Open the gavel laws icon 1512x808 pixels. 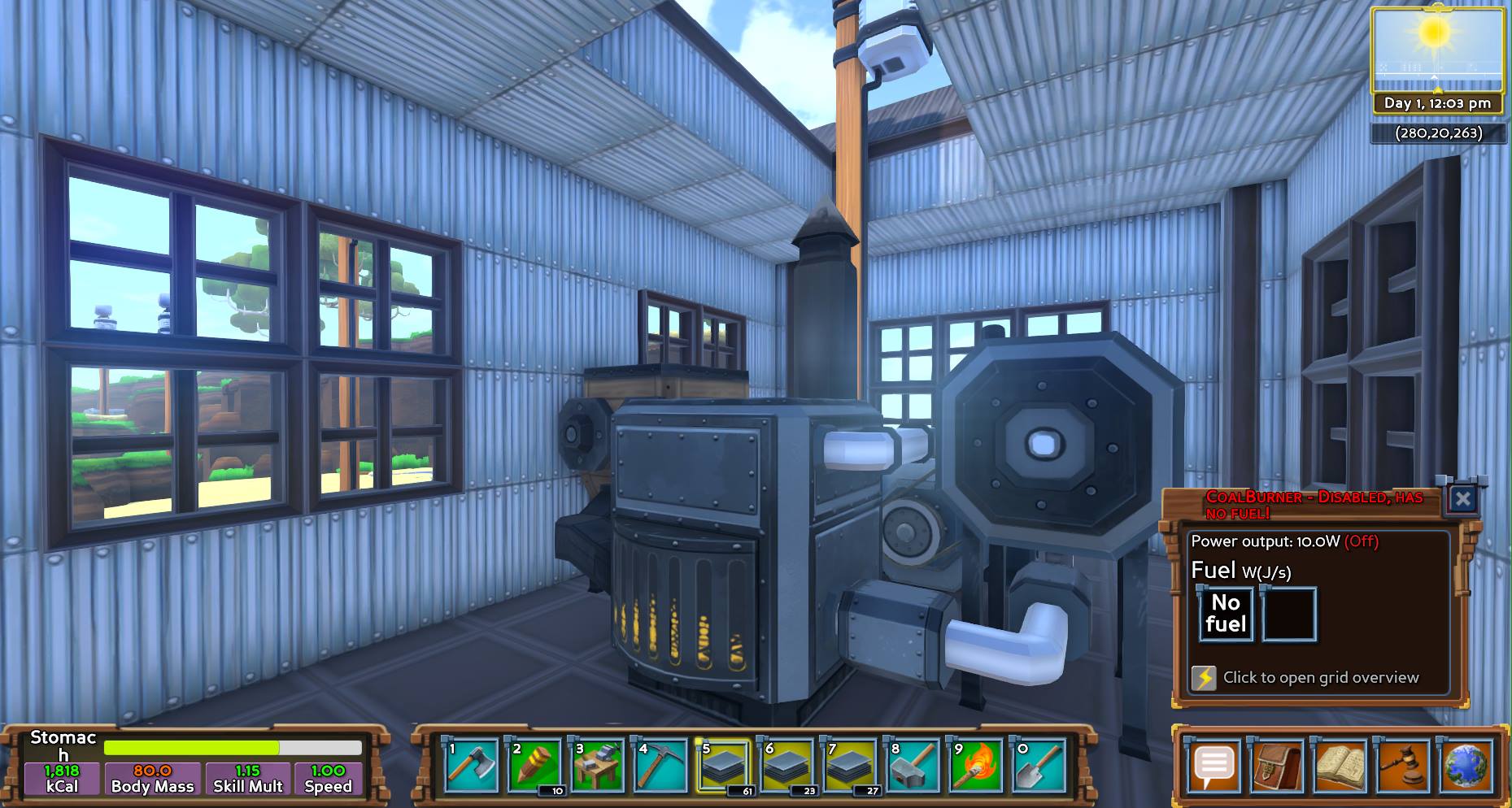point(1402,765)
